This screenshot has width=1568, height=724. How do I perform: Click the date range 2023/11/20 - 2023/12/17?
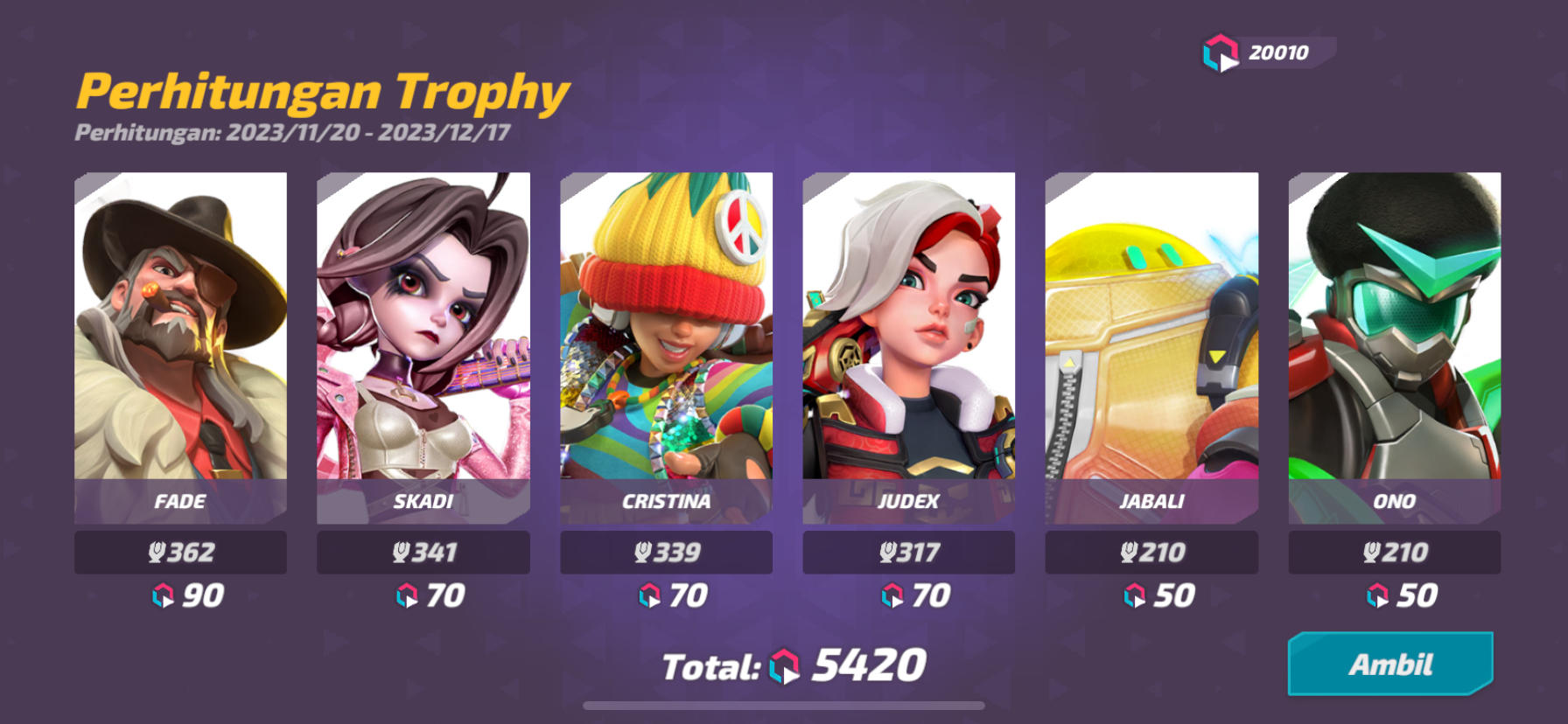tap(295, 133)
